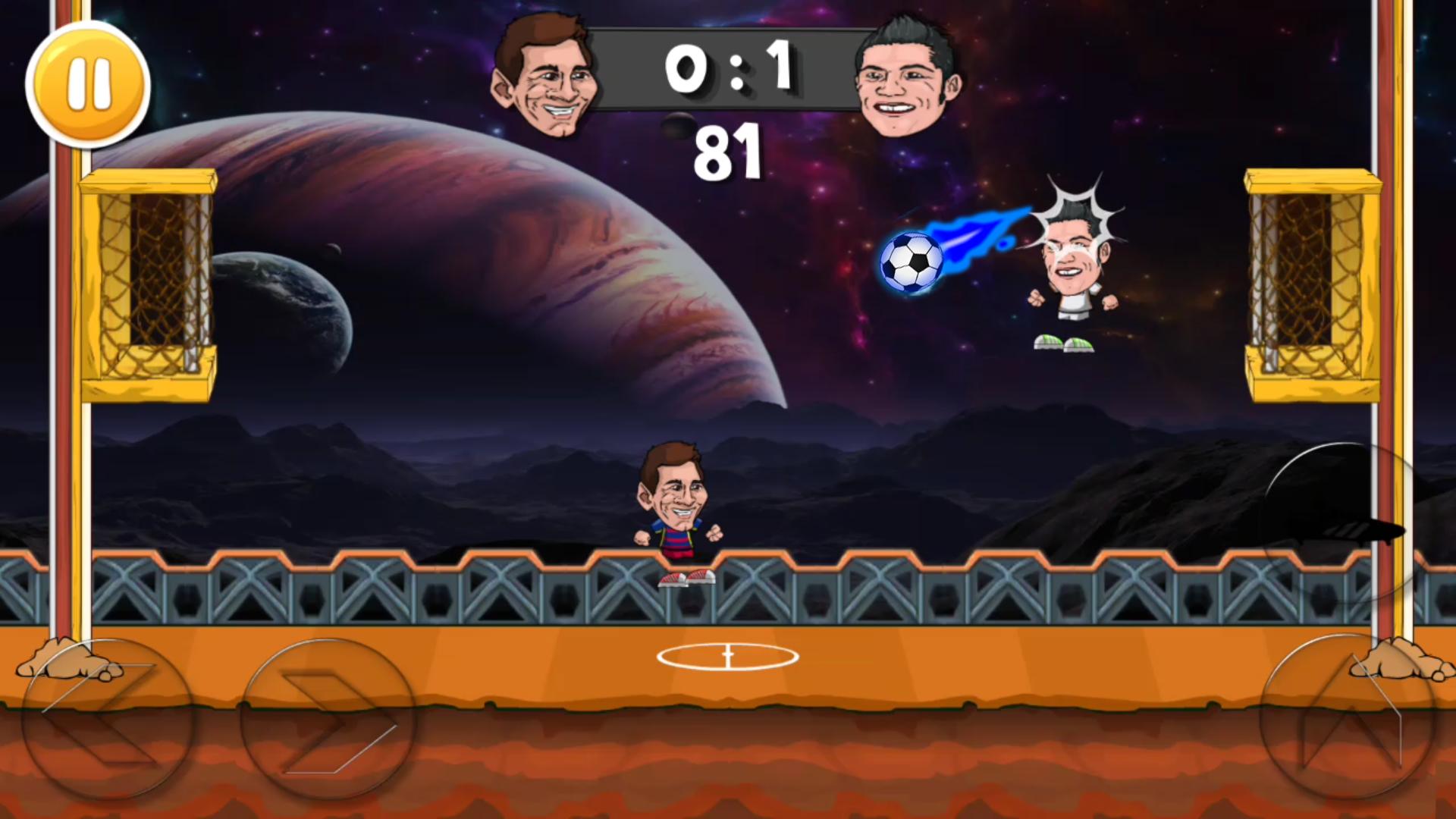The image size is (1456, 819).
Task: Click the center circle on the pitch
Action: (728, 658)
